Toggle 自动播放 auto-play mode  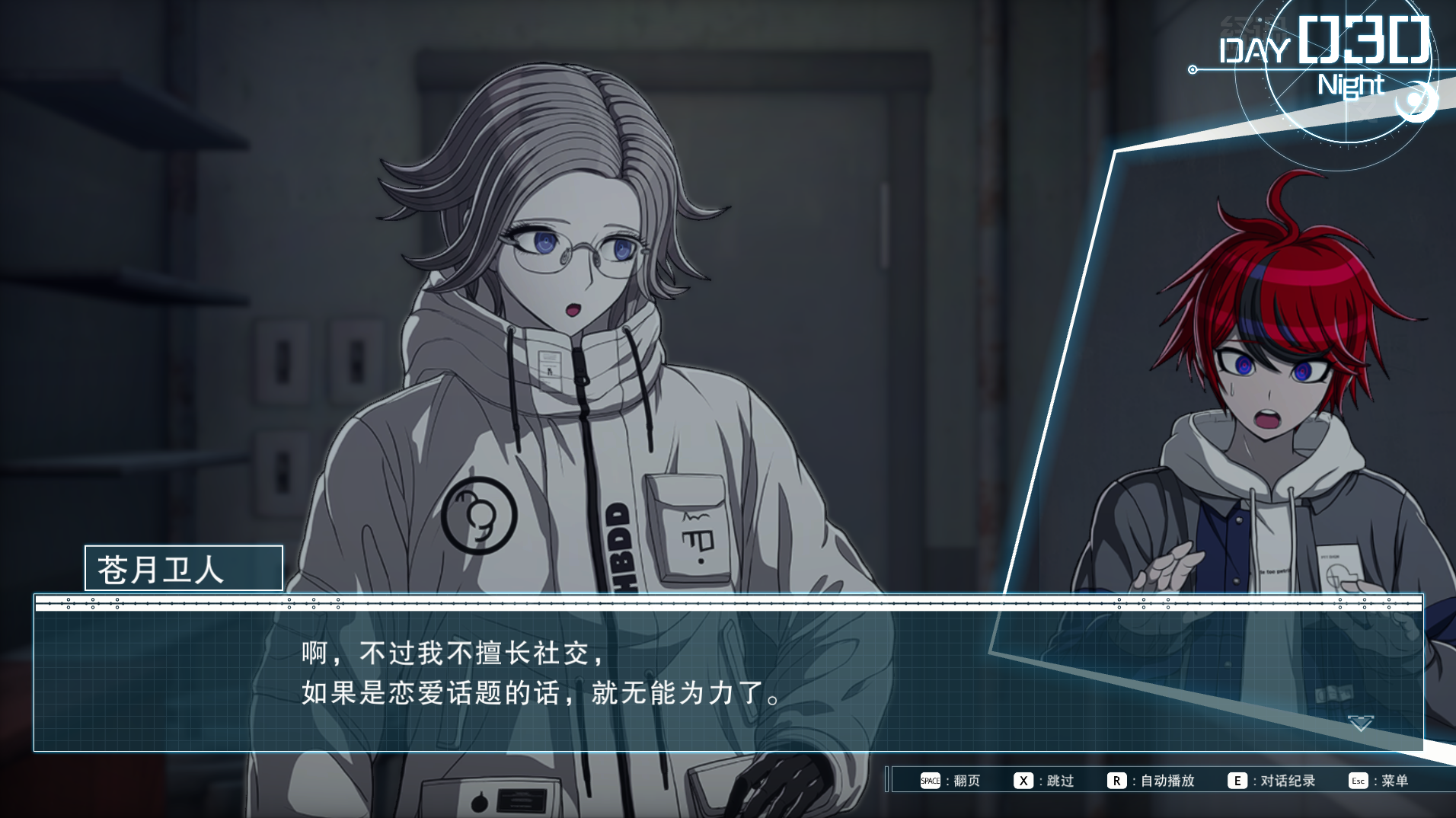[1151, 781]
